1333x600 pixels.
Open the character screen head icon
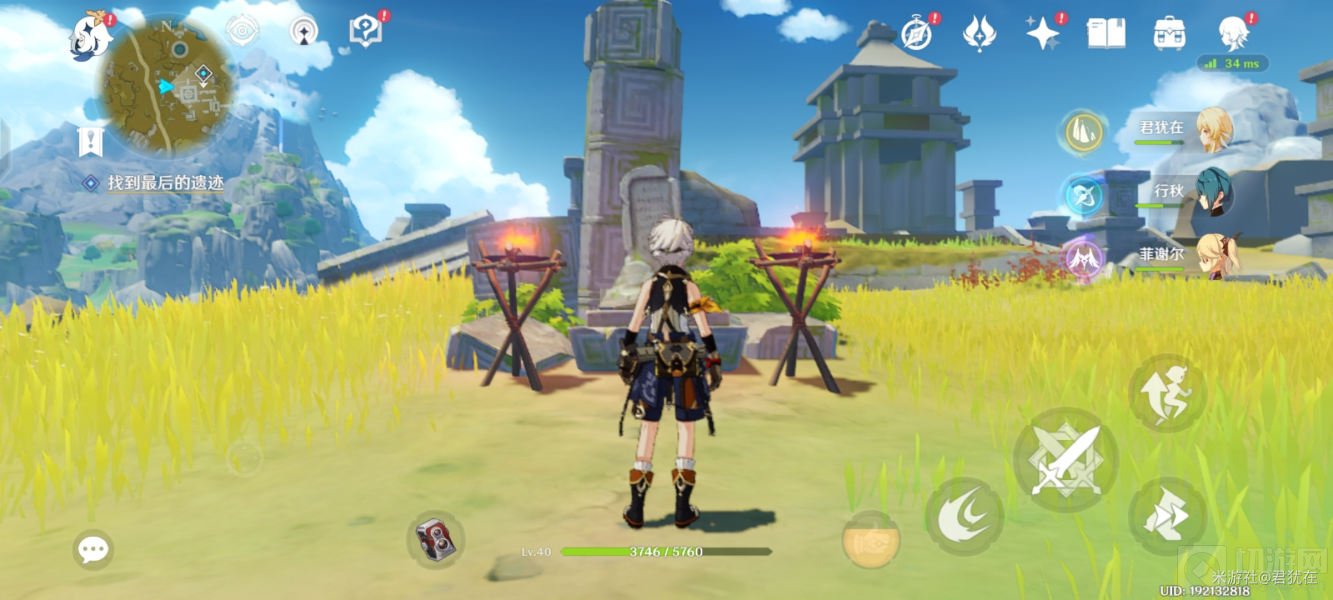tap(1232, 33)
